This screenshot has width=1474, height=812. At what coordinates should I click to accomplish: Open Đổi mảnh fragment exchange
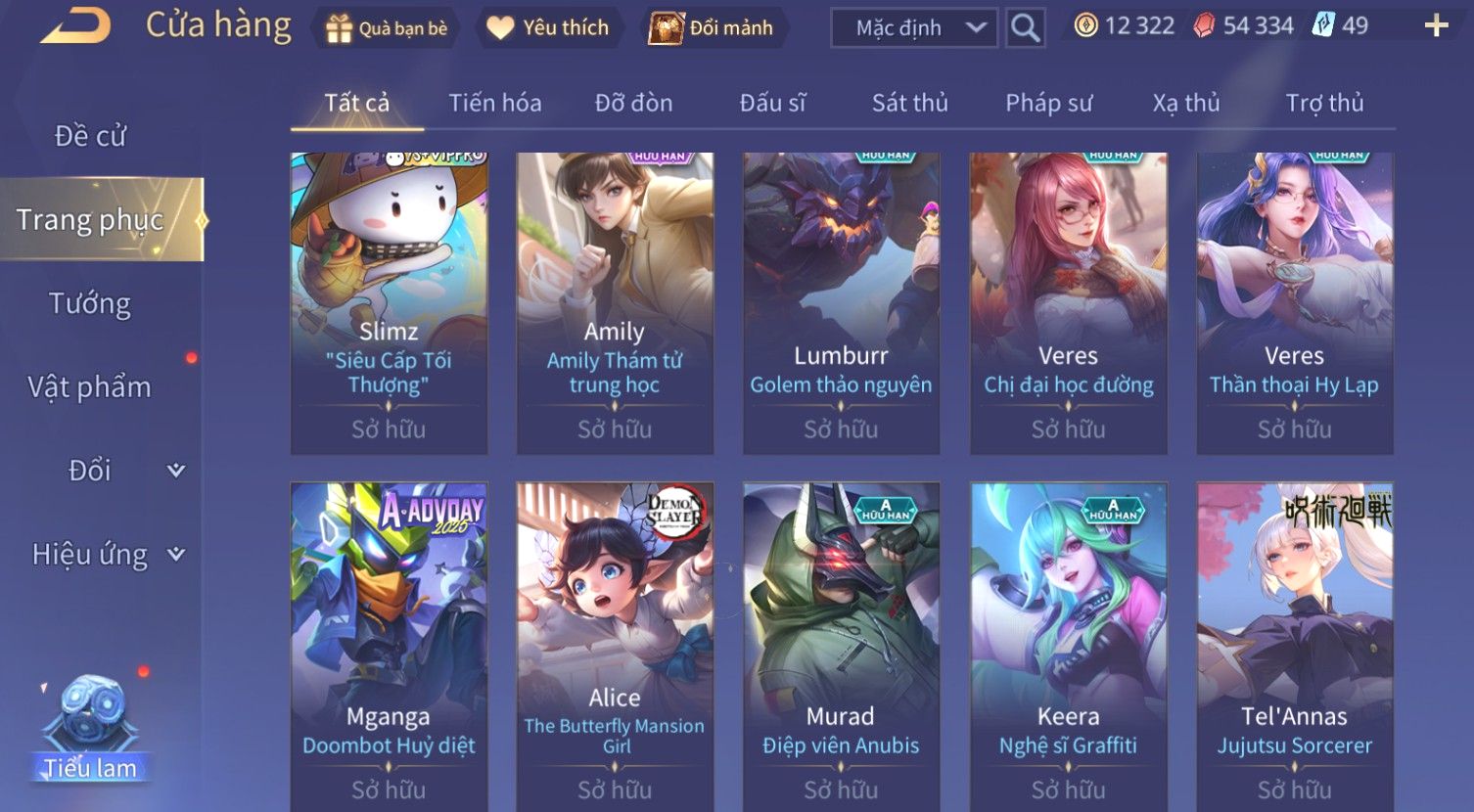(712, 28)
